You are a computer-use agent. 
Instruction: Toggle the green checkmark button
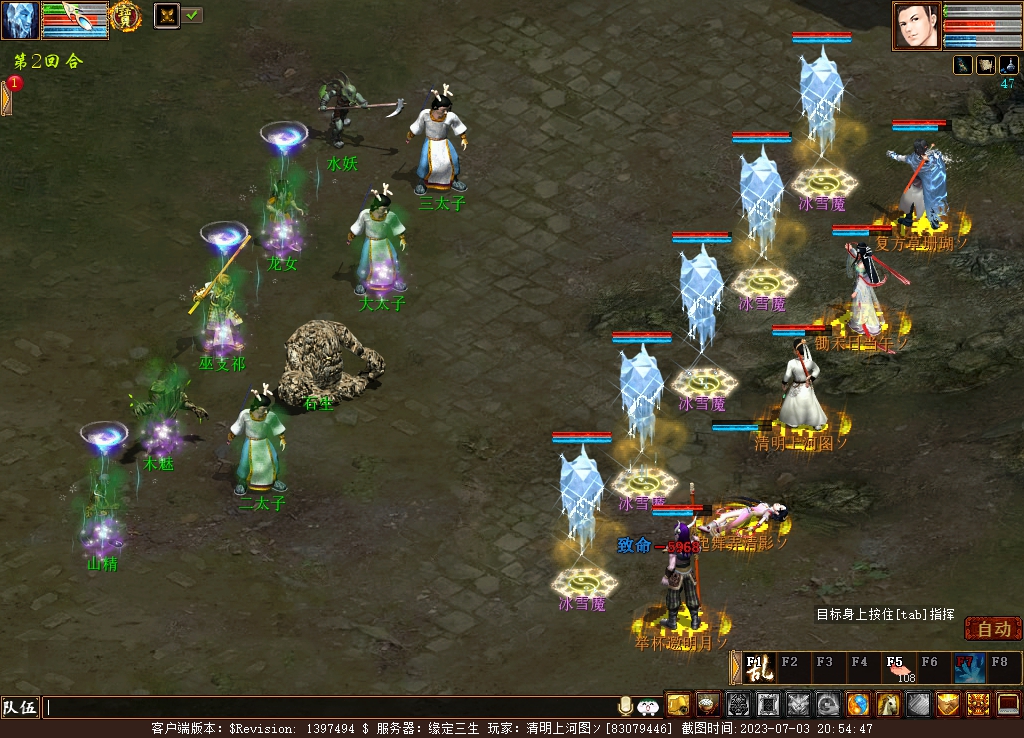192,15
